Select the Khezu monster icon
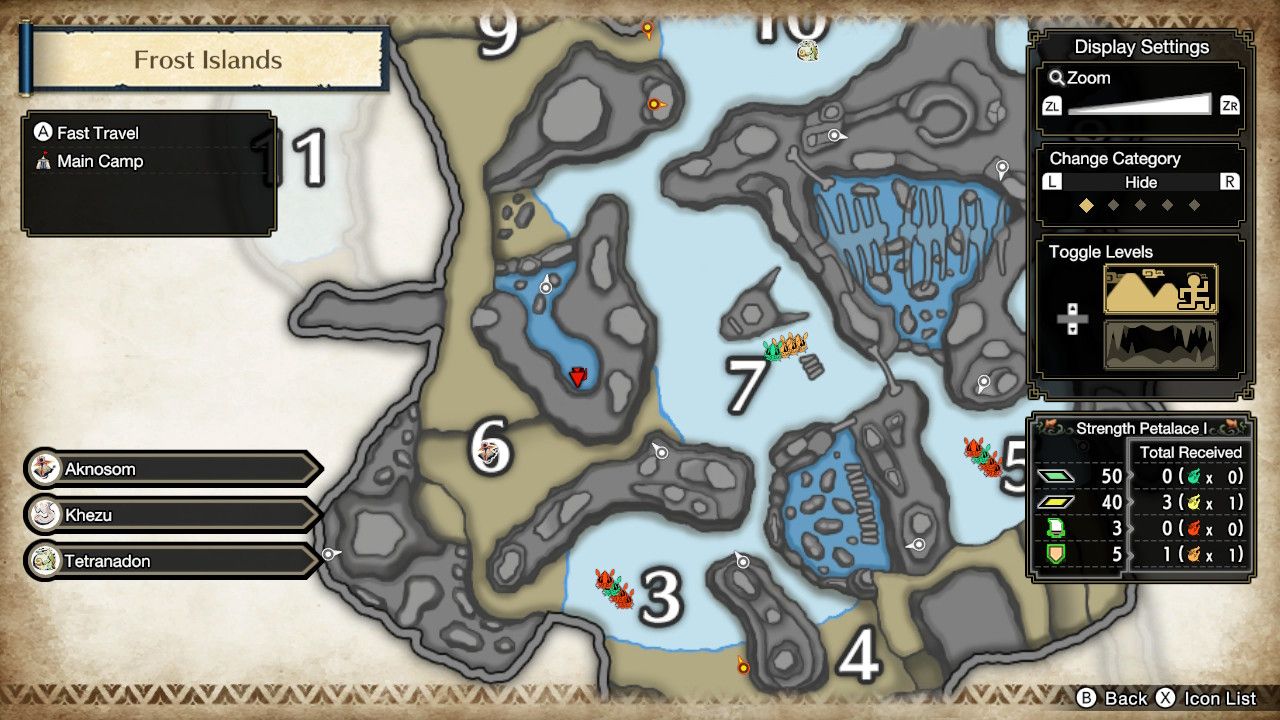Viewport: 1280px width, 720px height. 45,515
